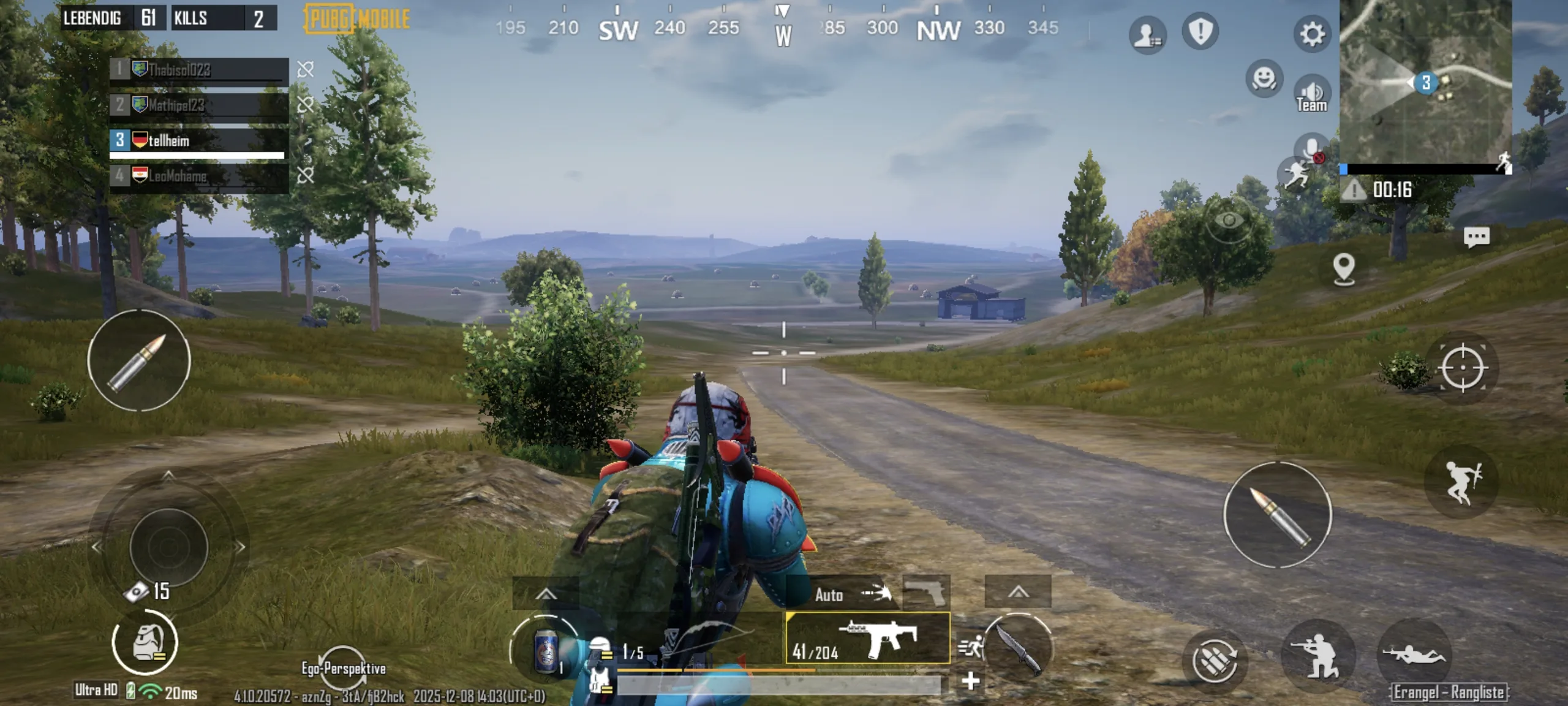
Task: Select the rifle slot showing 41/204
Action: click(x=867, y=639)
